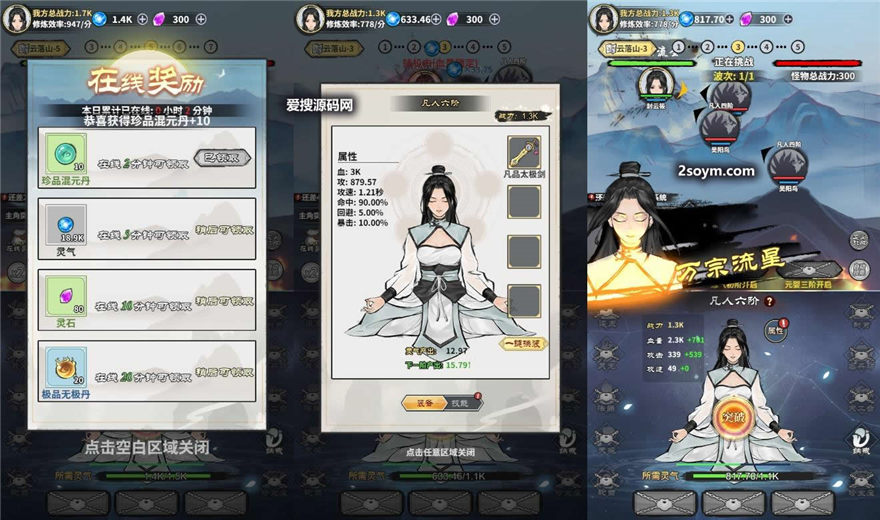Close the online reward popup via 点击空白区域关闭
The height and width of the screenshot is (520, 880).
[146, 447]
